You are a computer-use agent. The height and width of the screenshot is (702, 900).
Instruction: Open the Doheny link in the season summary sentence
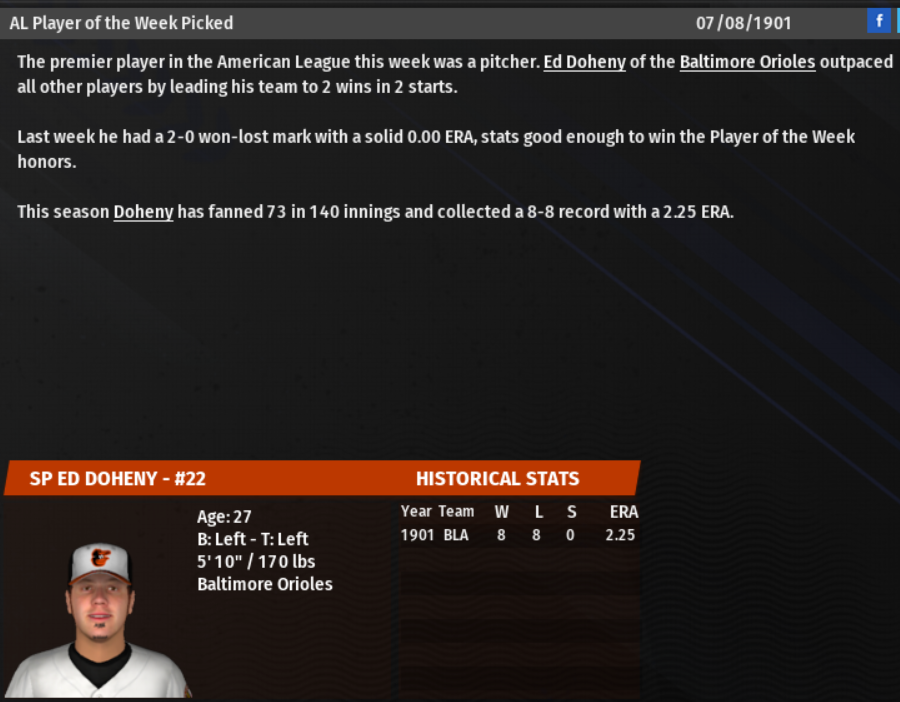click(x=143, y=212)
